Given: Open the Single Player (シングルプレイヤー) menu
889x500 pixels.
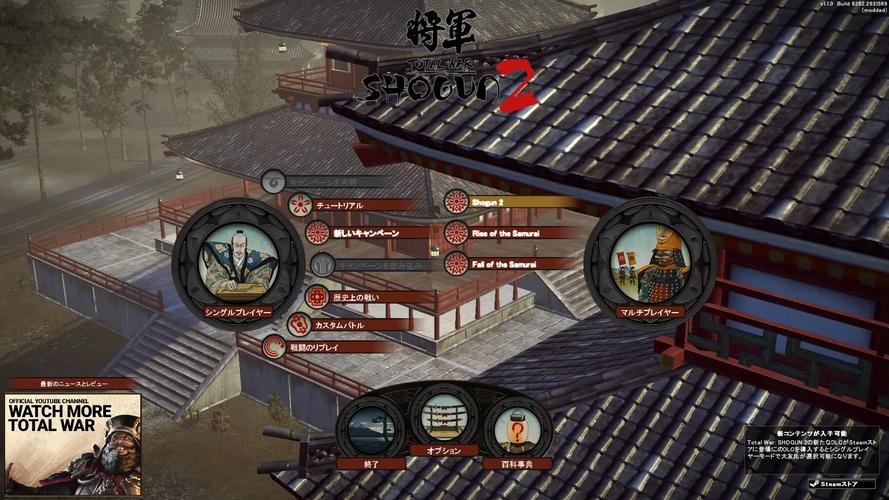Looking at the screenshot, I should point(237,264).
